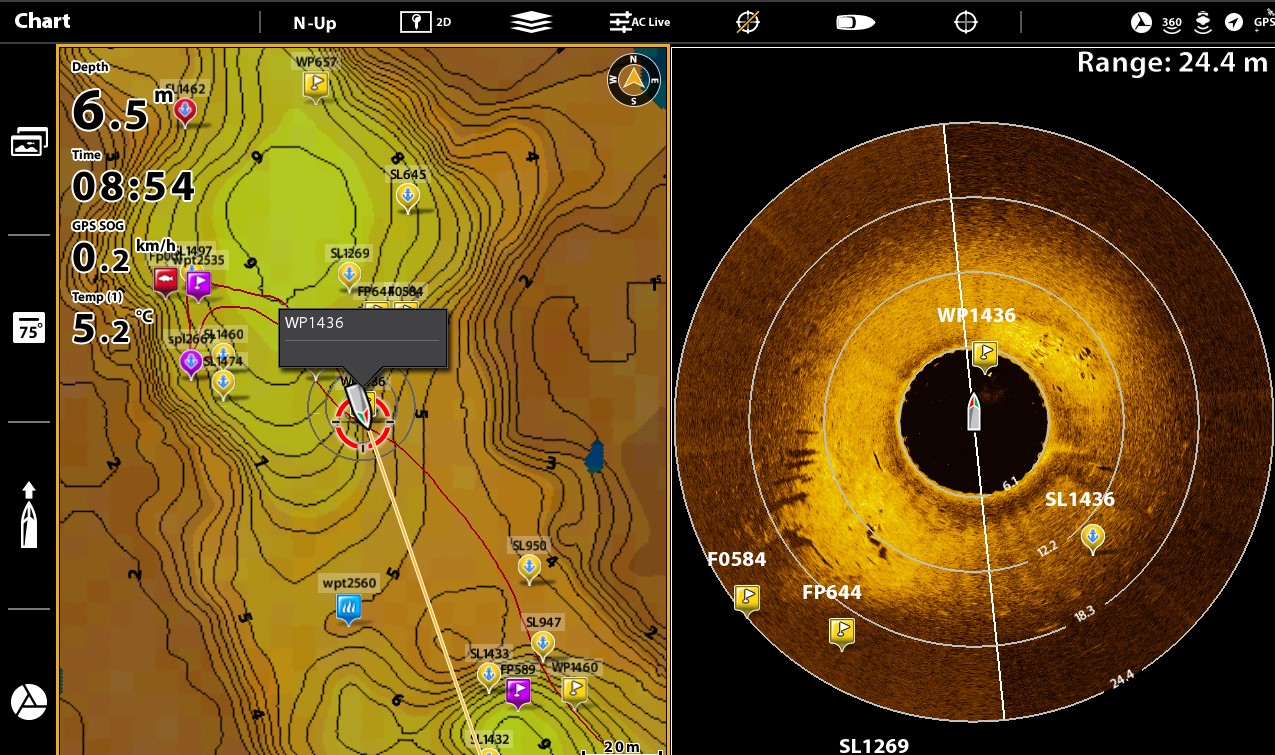The image size is (1275, 755).
Task: Switch the 2D map view mode
Action: tap(426, 22)
